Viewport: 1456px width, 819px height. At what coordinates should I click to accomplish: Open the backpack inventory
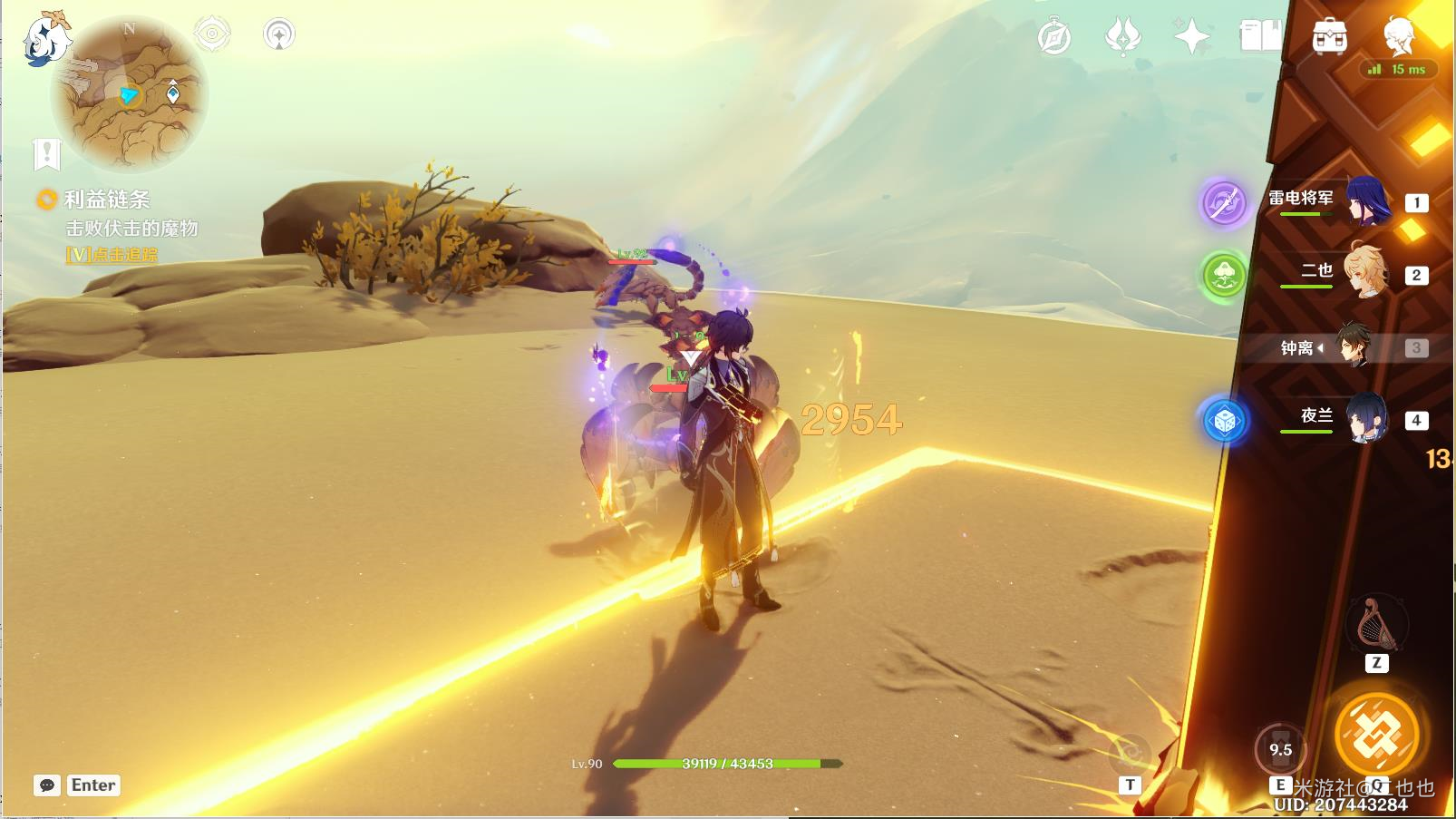1329,37
